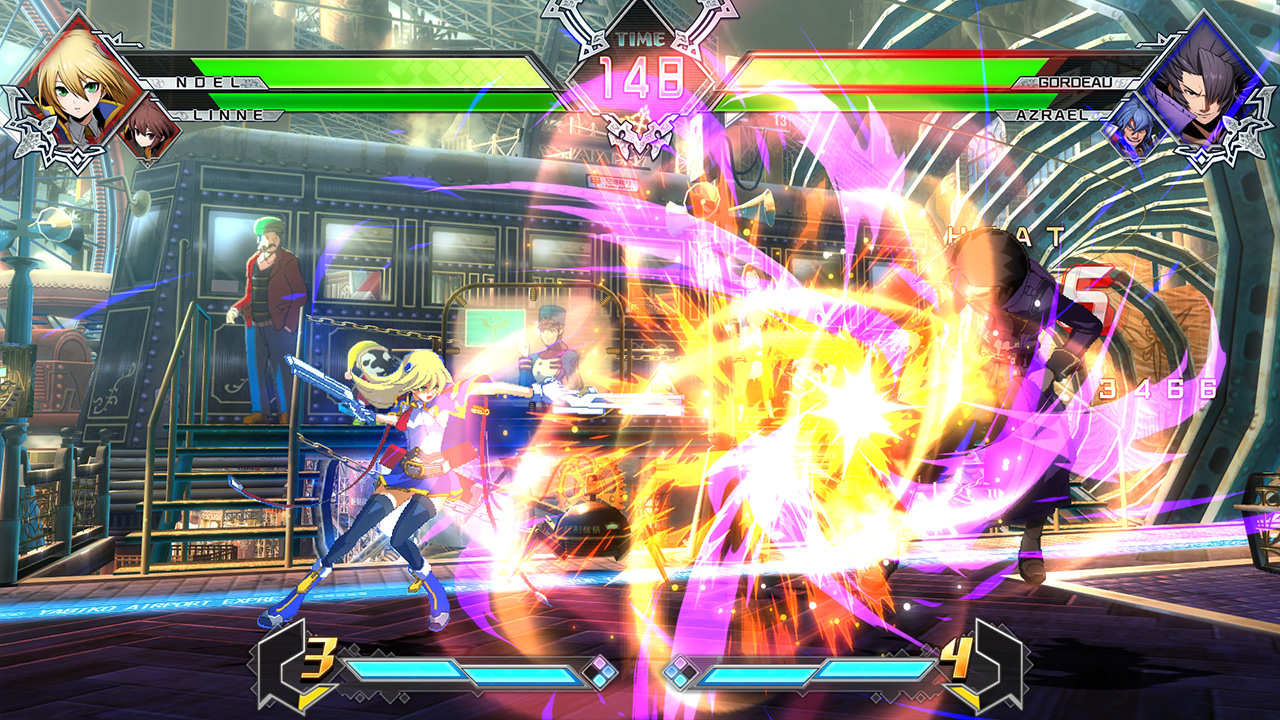Click the winged ornament below the timer
The width and height of the screenshot is (1280, 720).
[640, 135]
